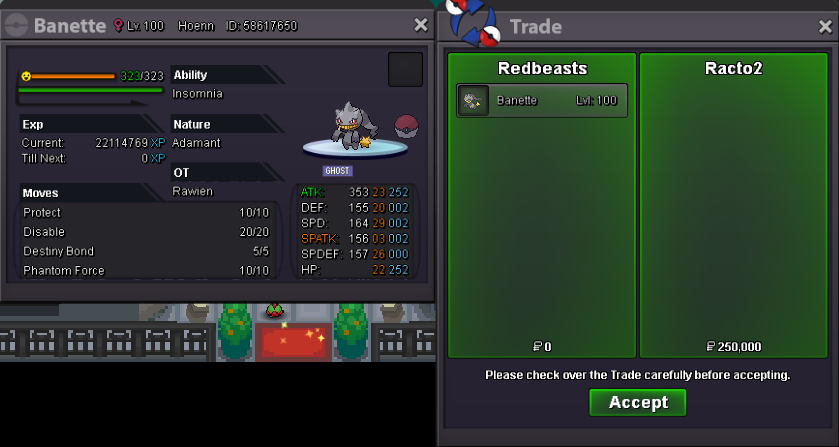Select the Disable move row
Viewport: 839px width, 447px height.
145,232
